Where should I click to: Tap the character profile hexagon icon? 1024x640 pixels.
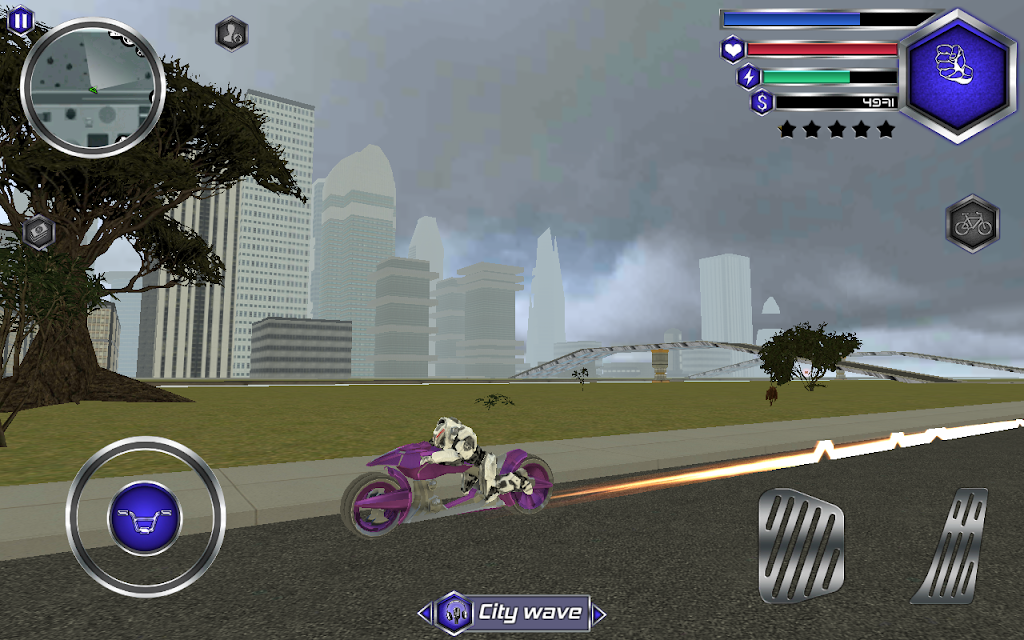(232, 33)
